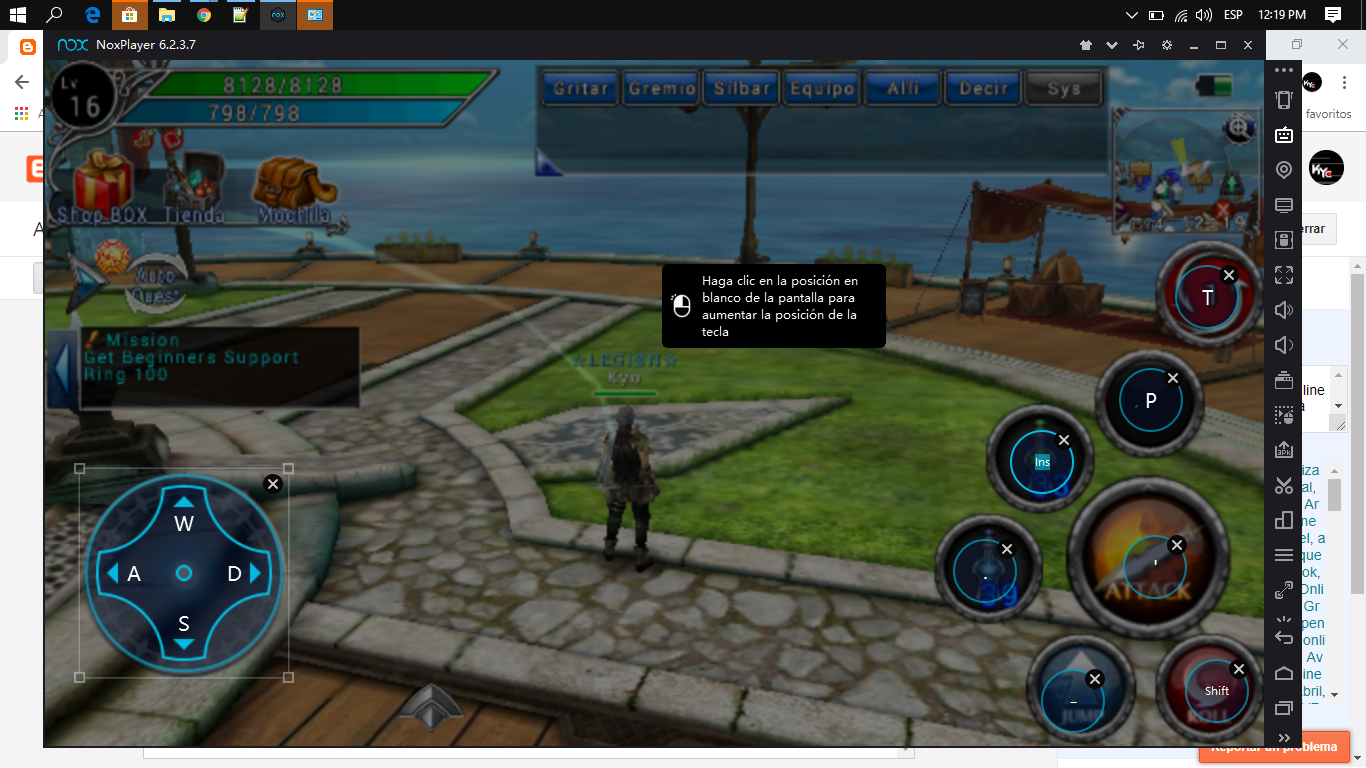The height and width of the screenshot is (768, 1366).
Task: Remove the WASD joystick mapping
Action: [272, 483]
